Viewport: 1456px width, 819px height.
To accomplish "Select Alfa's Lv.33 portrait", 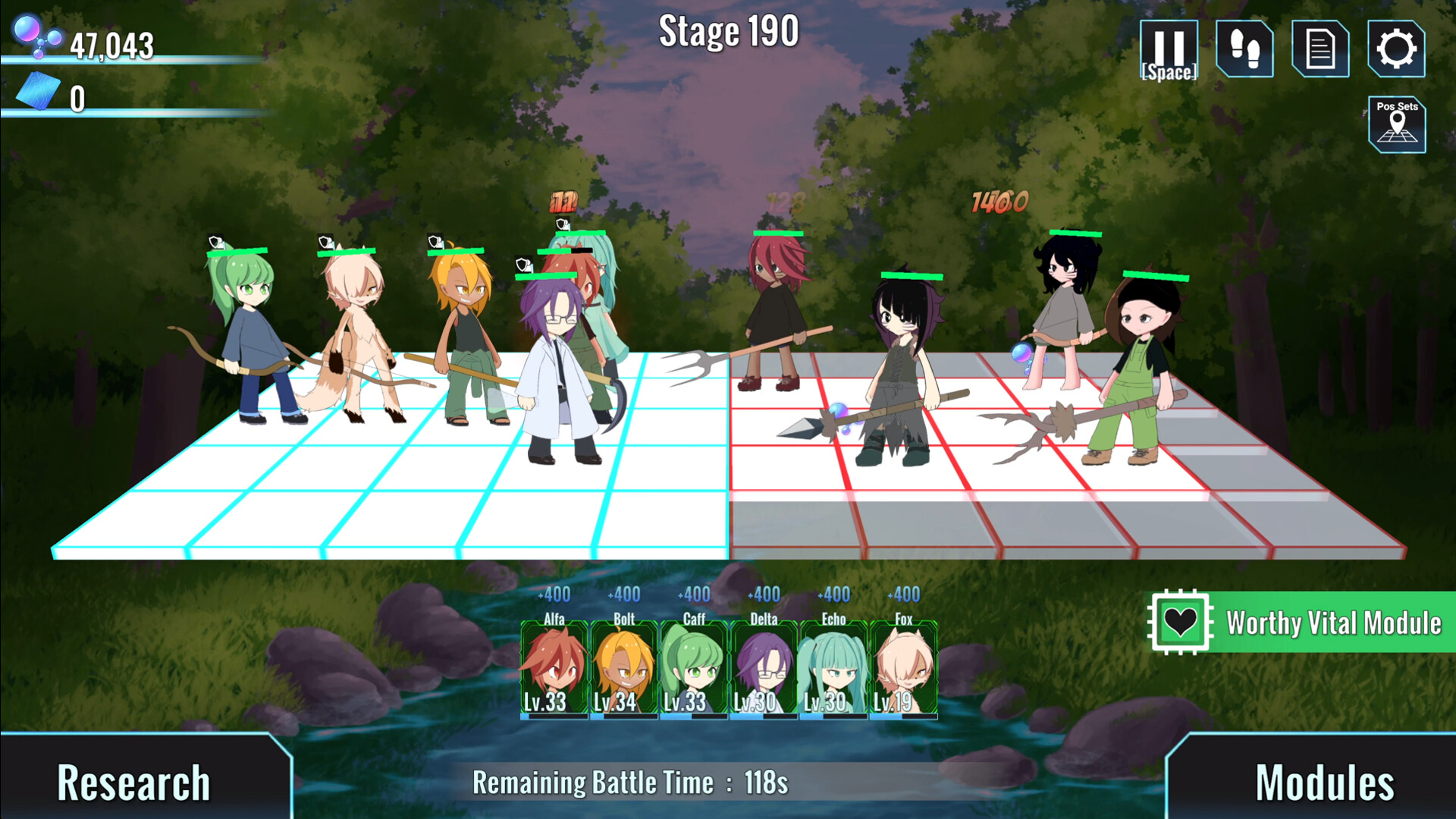I will click(x=554, y=667).
